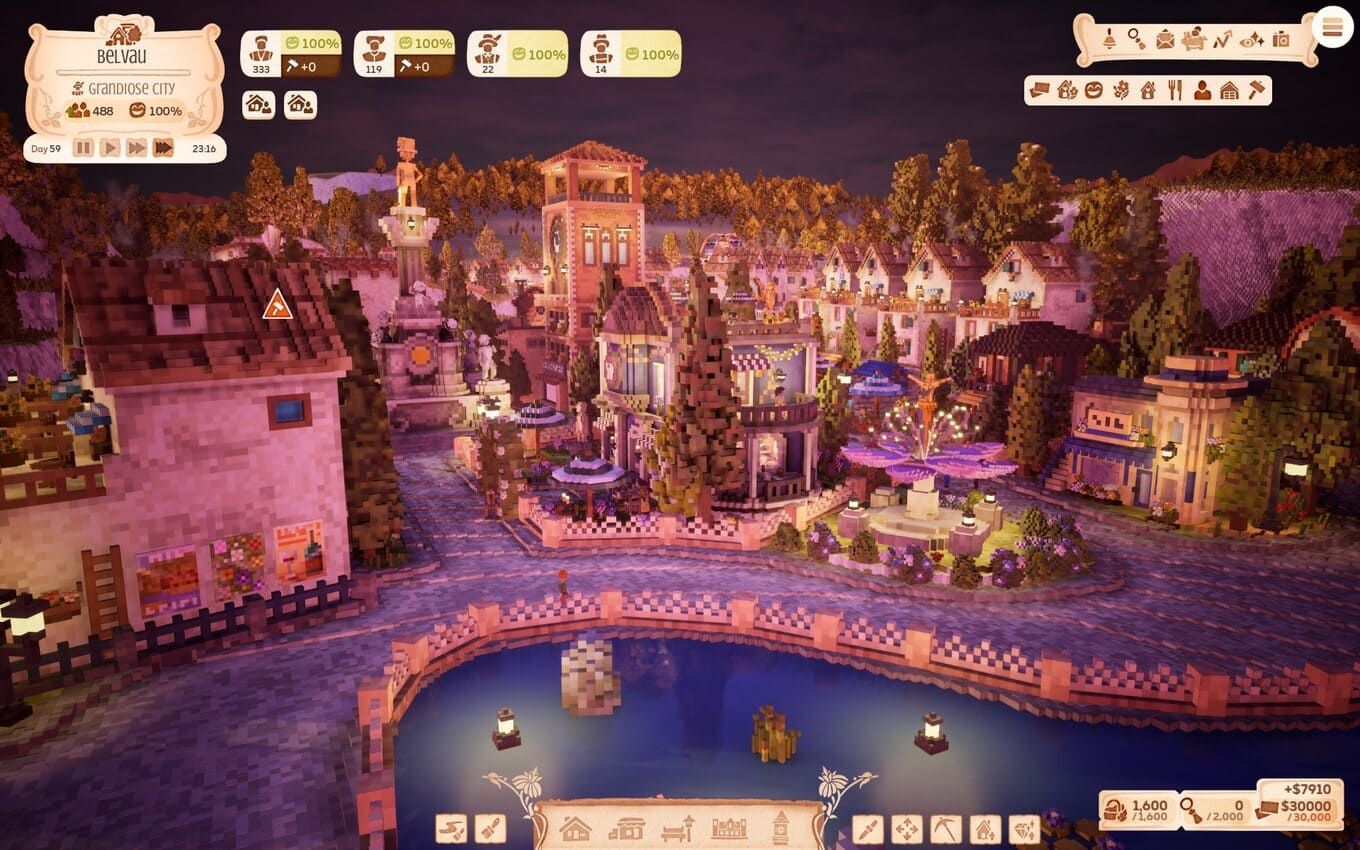
Task: Open the envelope mail icon
Action: point(1165,40)
